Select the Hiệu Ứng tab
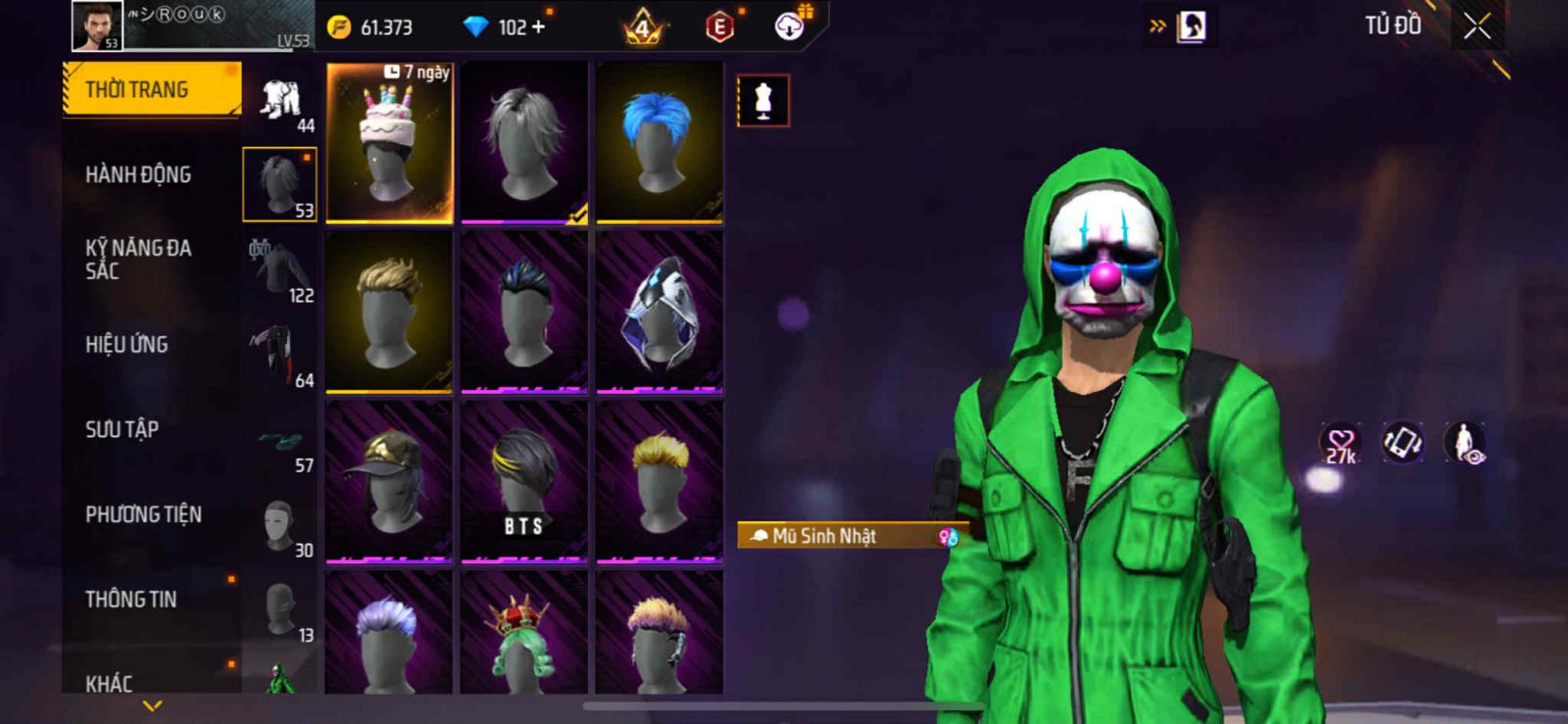This screenshot has height=724, width=1568. 126,344
